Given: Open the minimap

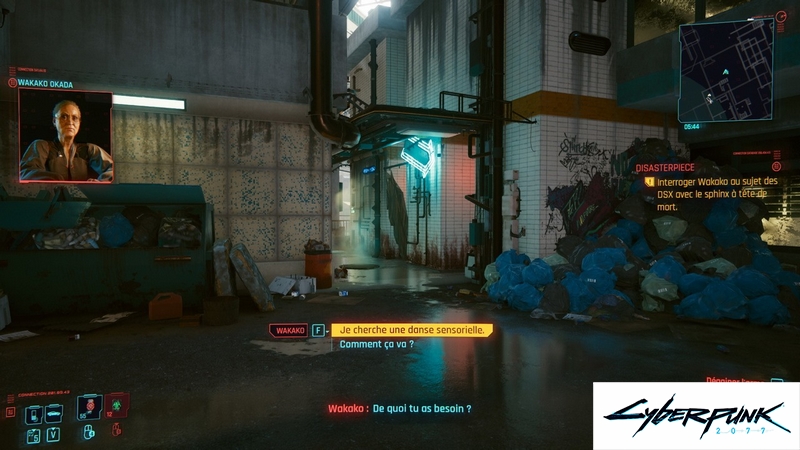Looking at the screenshot, I should (x=725, y=70).
